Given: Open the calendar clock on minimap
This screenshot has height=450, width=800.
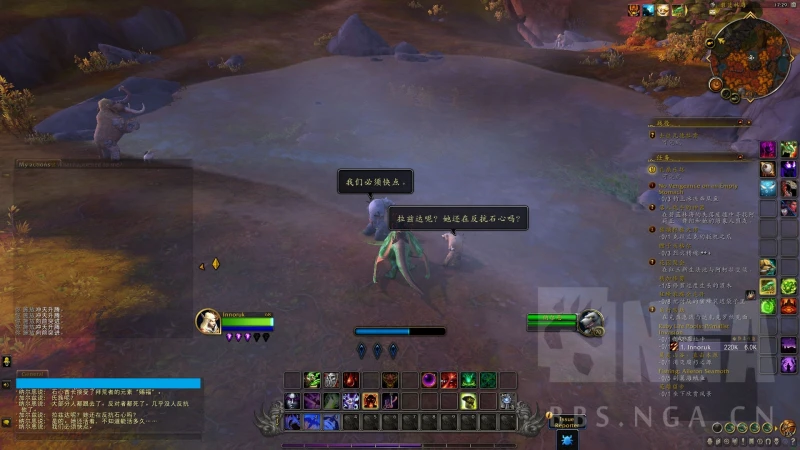Looking at the screenshot, I should pyautogui.click(x=781, y=5).
